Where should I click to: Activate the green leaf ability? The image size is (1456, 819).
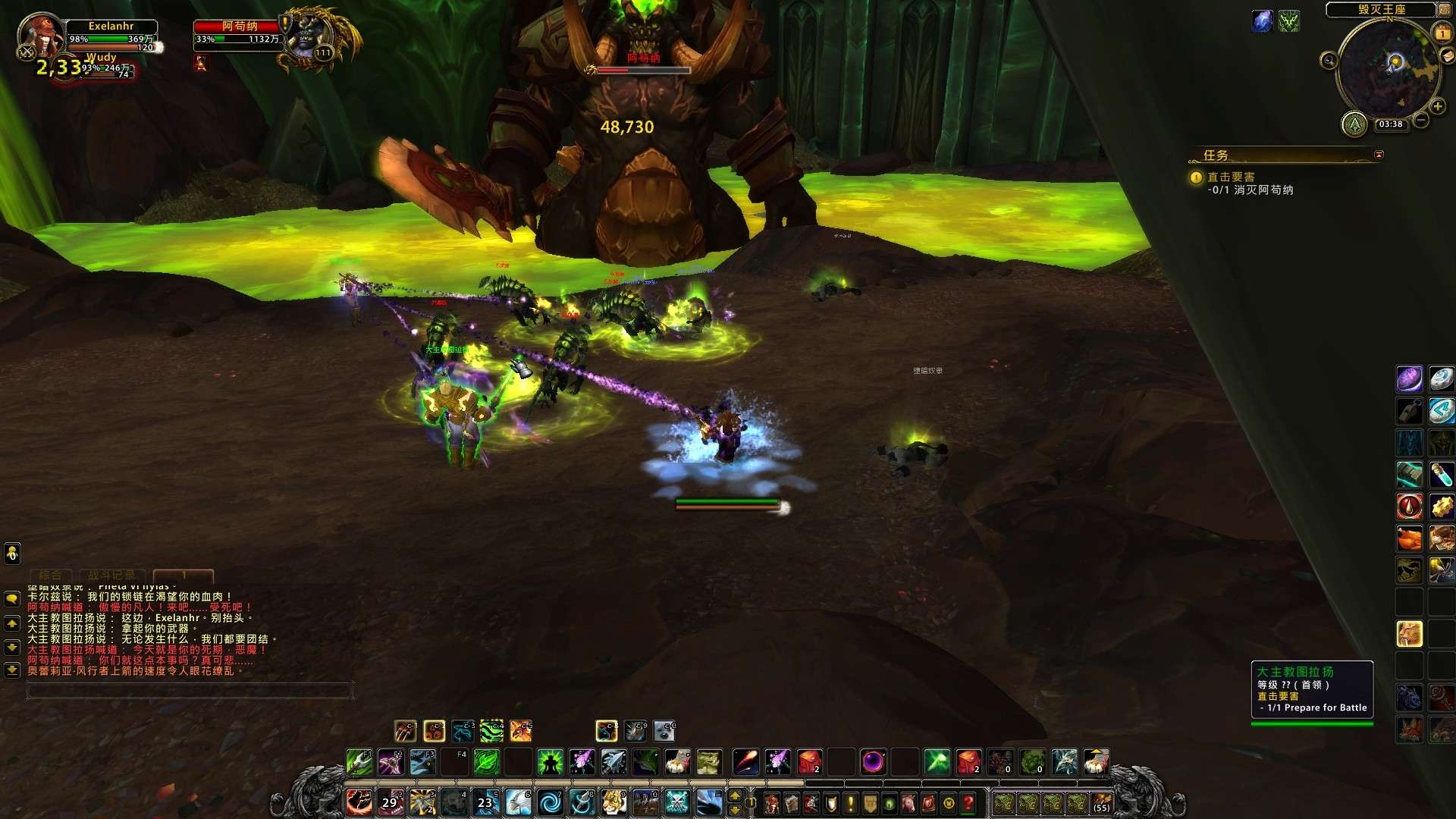487,761
